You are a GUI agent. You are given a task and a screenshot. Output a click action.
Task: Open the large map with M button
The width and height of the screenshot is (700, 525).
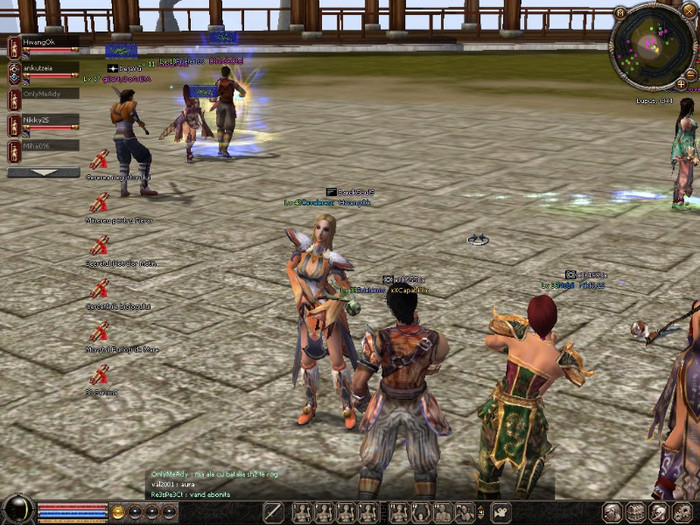(x=621, y=12)
